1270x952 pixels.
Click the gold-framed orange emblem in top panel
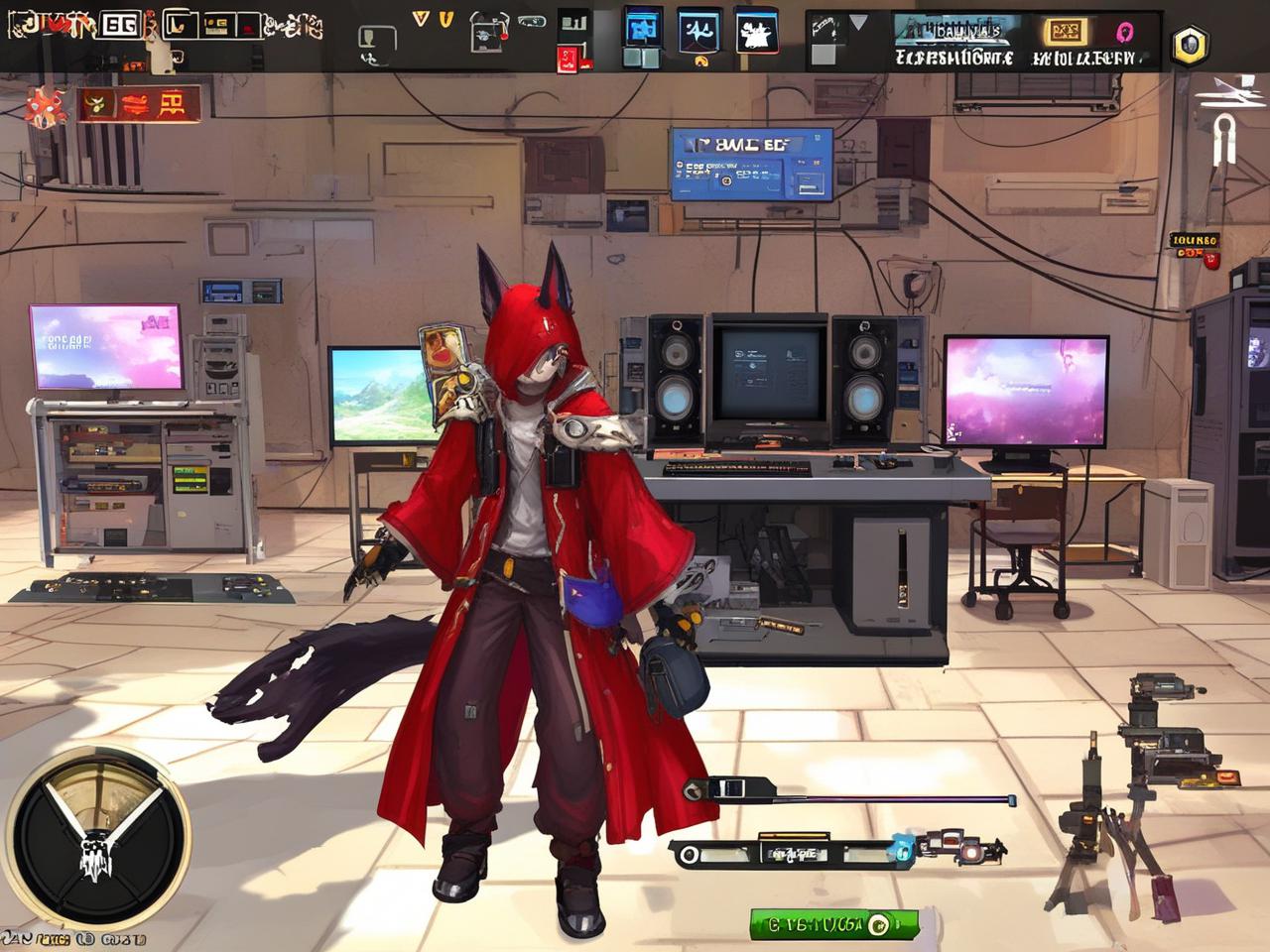point(1066,32)
